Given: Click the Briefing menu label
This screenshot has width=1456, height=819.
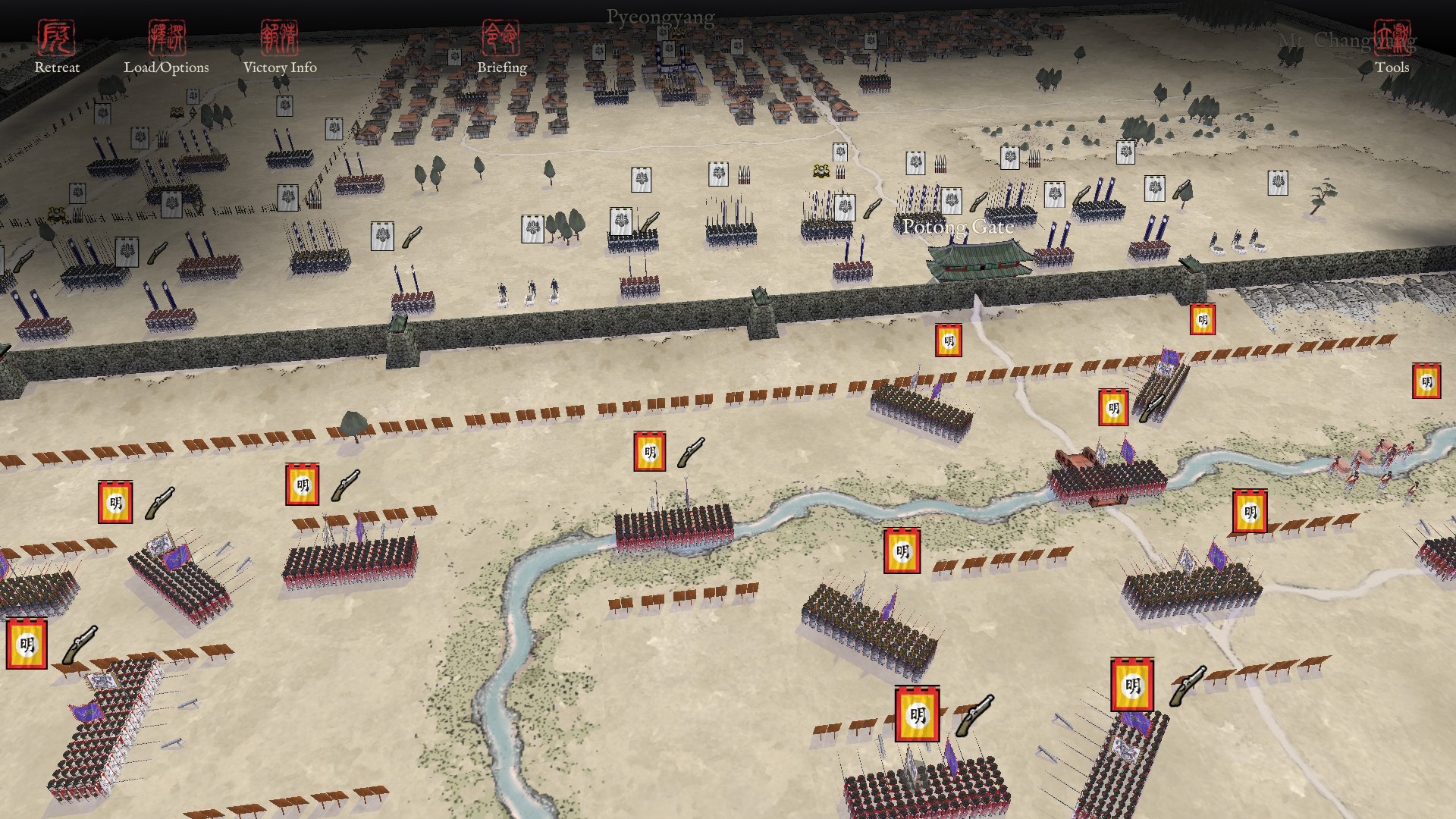Looking at the screenshot, I should click(x=503, y=67).
